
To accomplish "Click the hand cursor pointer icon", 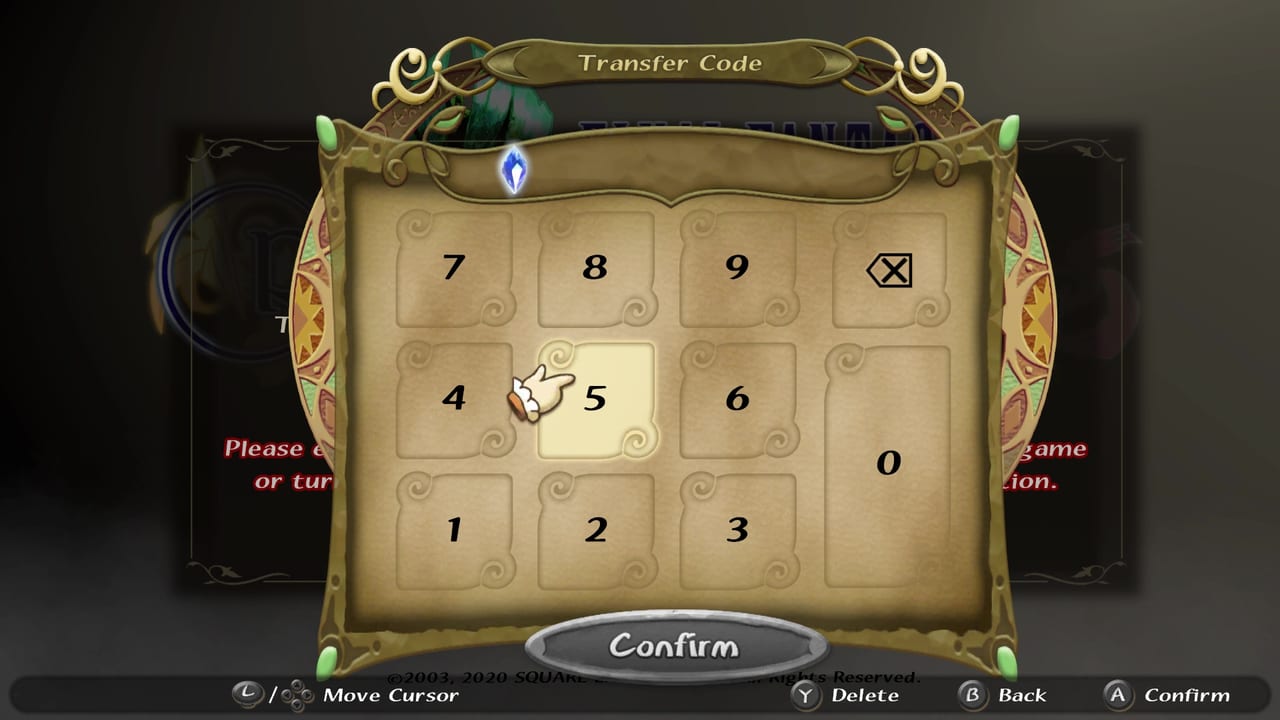I will tap(540, 395).
